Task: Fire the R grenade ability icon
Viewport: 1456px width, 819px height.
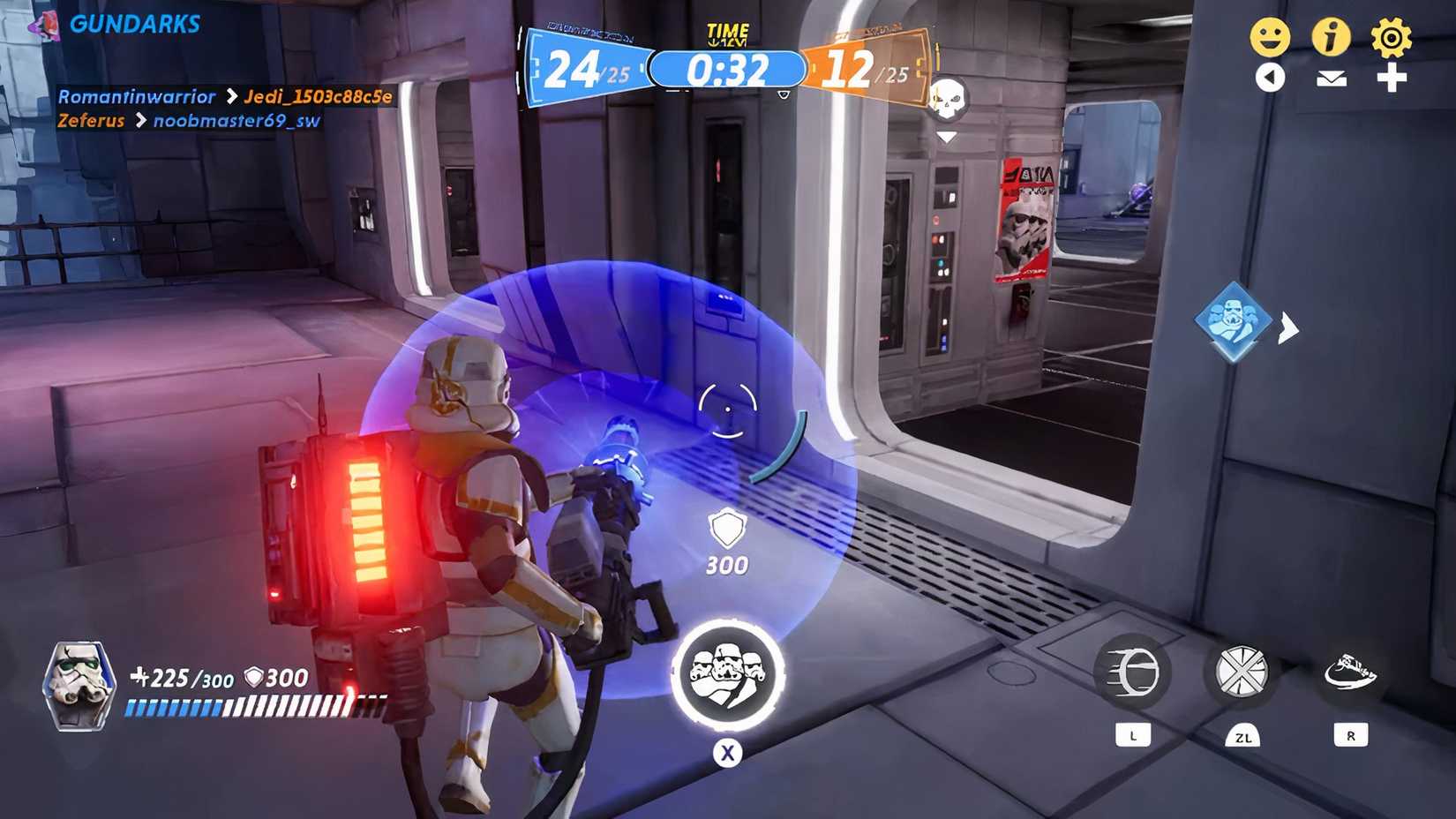Action: click(x=1350, y=671)
